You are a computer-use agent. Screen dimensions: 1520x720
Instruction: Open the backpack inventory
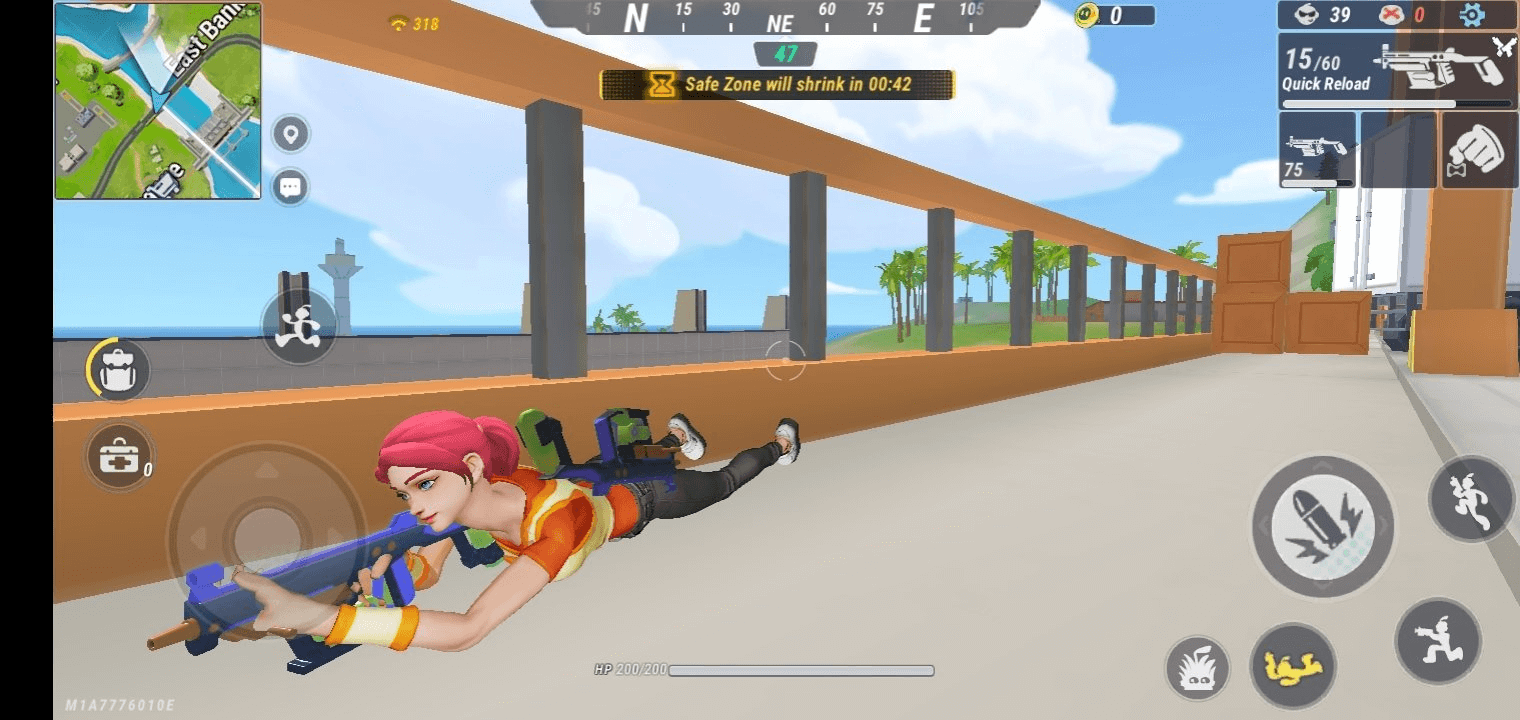[x=119, y=370]
